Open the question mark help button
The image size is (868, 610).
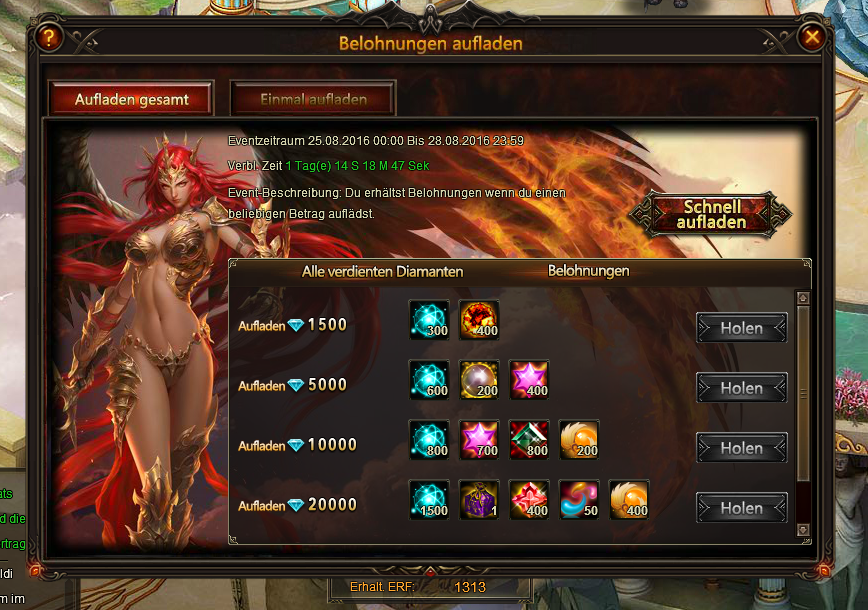51,38
